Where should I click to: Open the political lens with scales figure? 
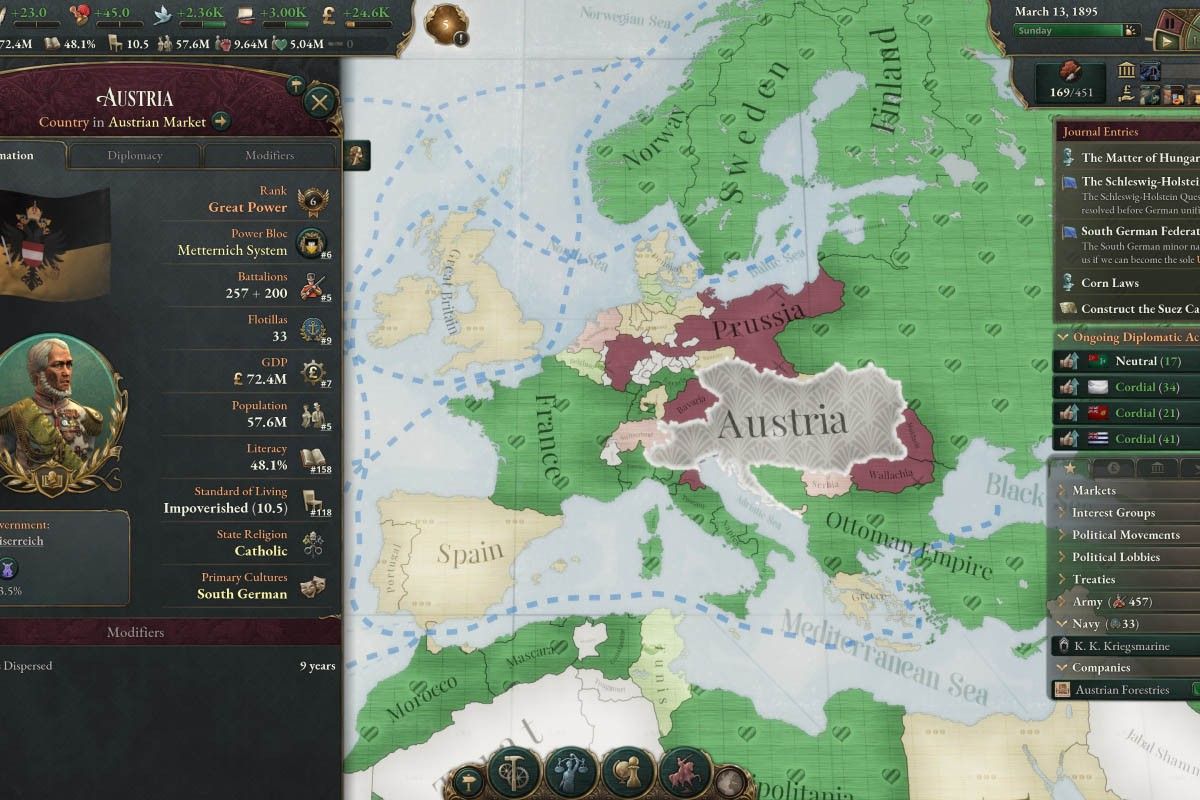(573, 770)
